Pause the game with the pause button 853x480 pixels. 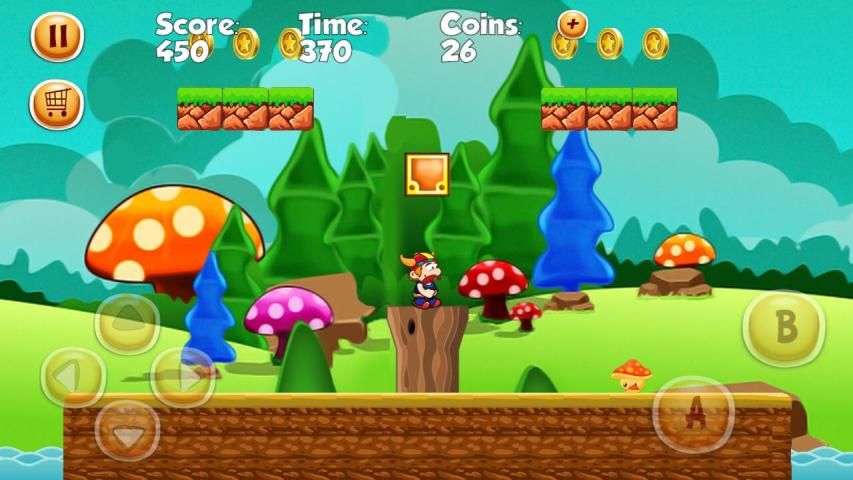pos(57,36)
